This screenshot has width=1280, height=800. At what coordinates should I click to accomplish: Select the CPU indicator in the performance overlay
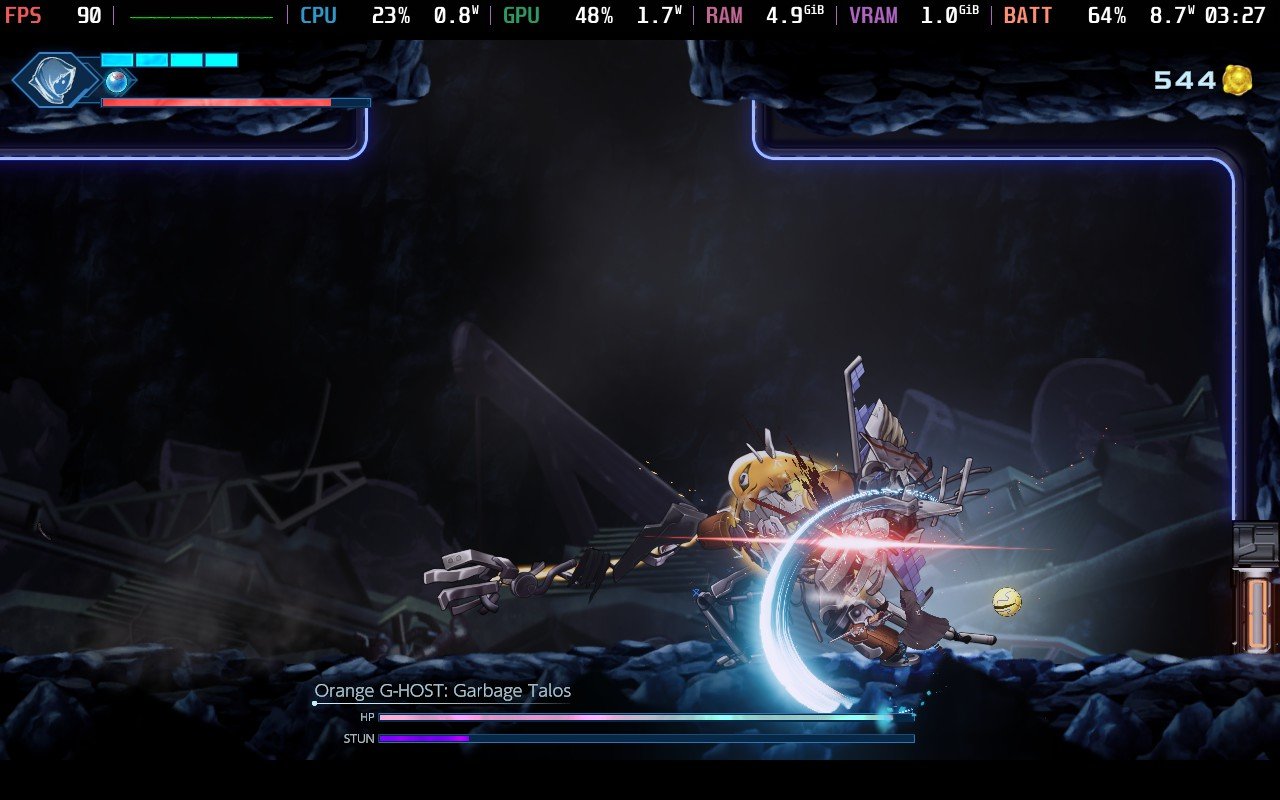coord(318,15)
